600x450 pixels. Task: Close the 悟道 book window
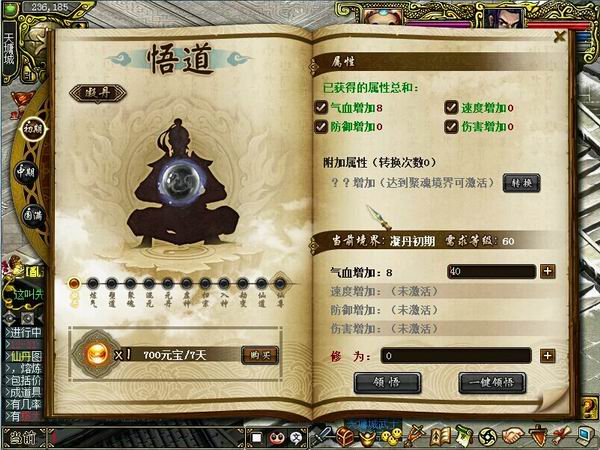560,36
